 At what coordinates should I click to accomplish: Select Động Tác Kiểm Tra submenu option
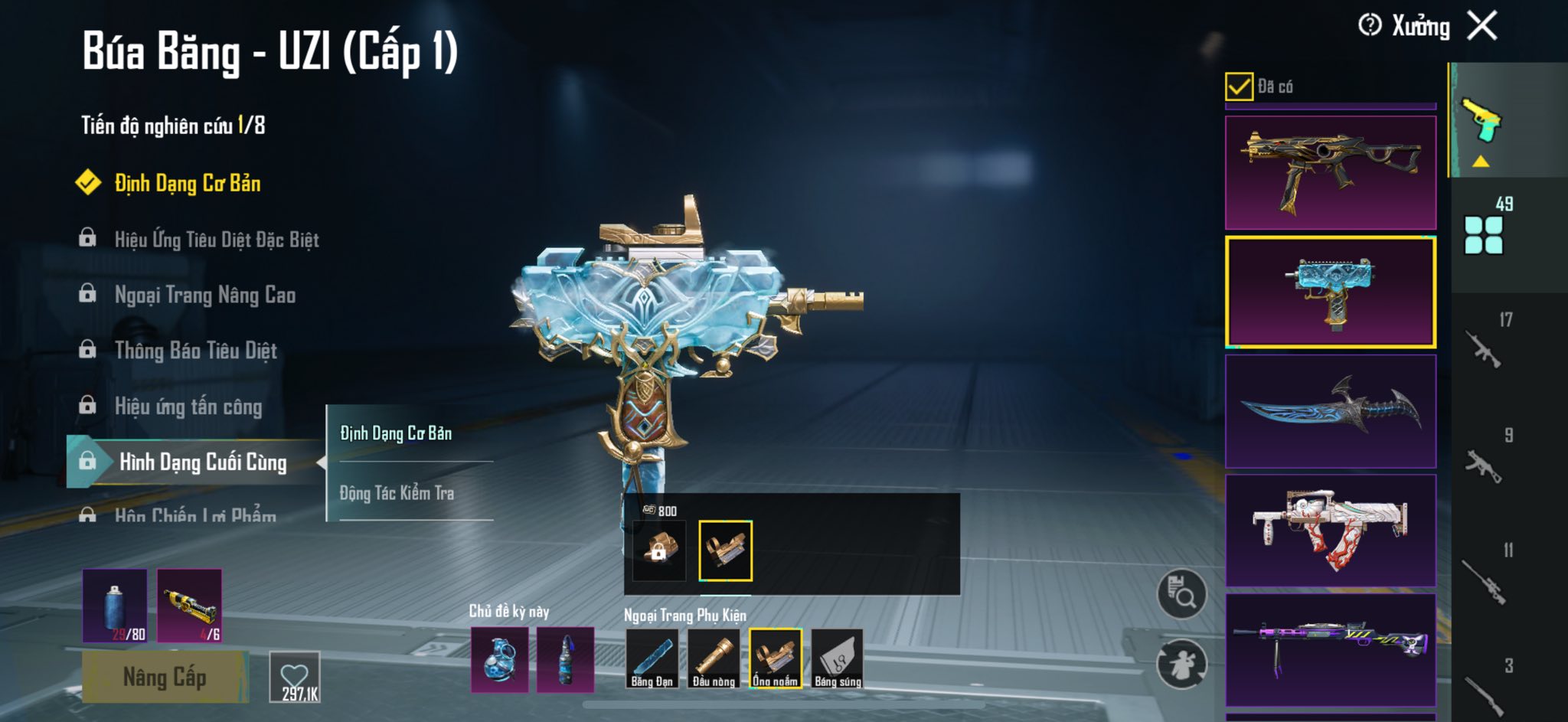[397, 493]
